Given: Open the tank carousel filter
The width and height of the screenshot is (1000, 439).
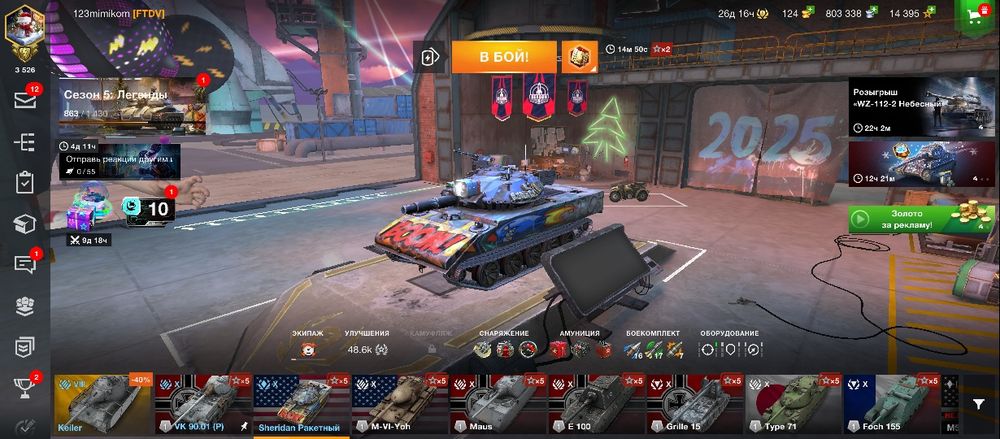Looking at the screenshot, I should click(978, 402).
